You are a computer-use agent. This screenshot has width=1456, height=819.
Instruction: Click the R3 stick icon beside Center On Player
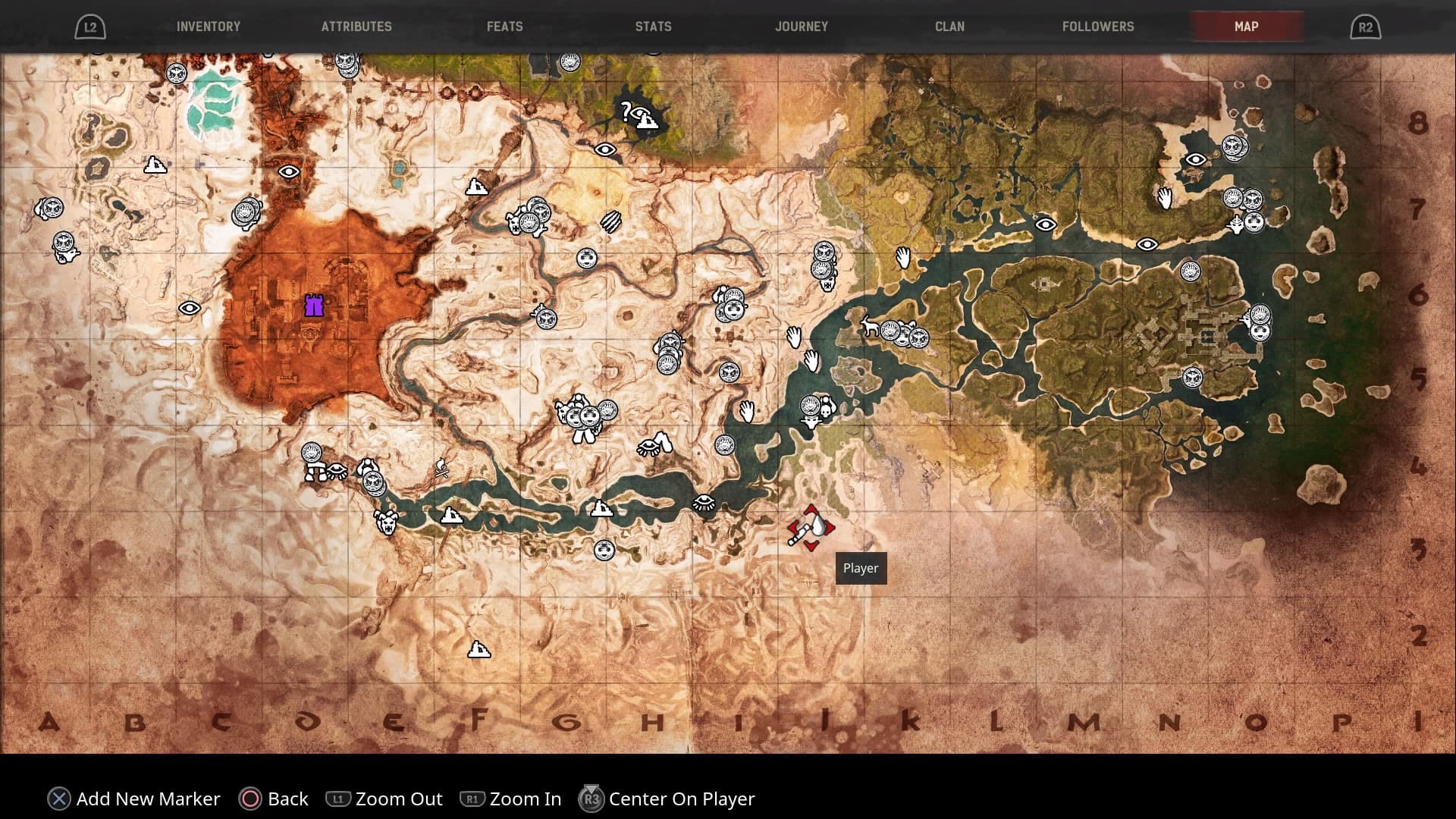tap(591, 799)
